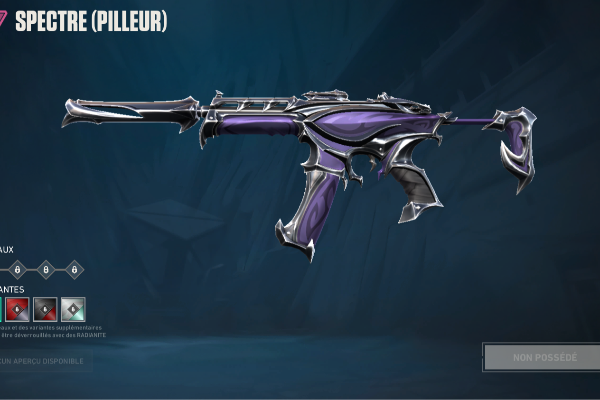Select the red and silver locked variant

tap(16, 308)
